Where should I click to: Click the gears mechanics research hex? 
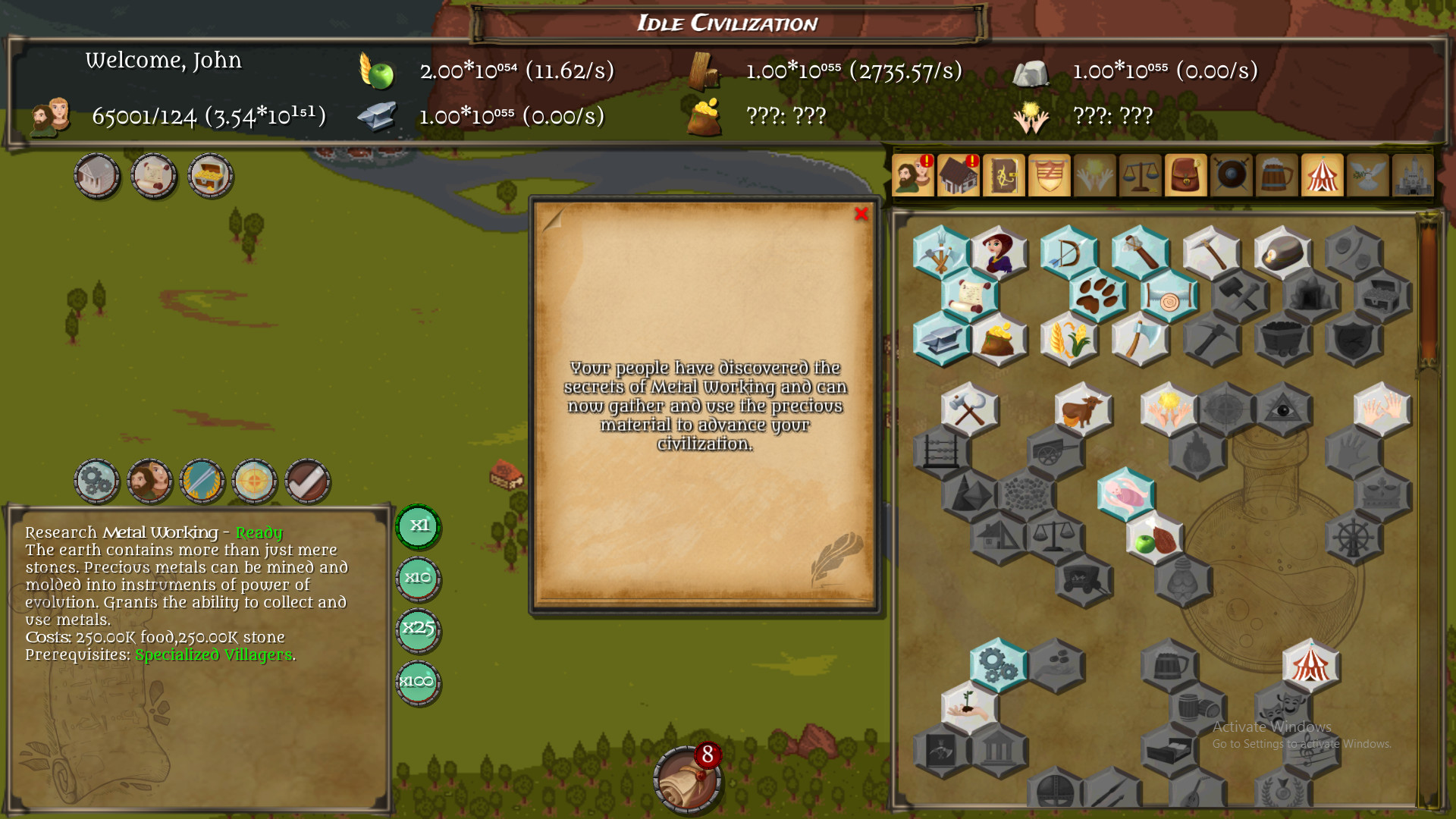coord(999,667)
